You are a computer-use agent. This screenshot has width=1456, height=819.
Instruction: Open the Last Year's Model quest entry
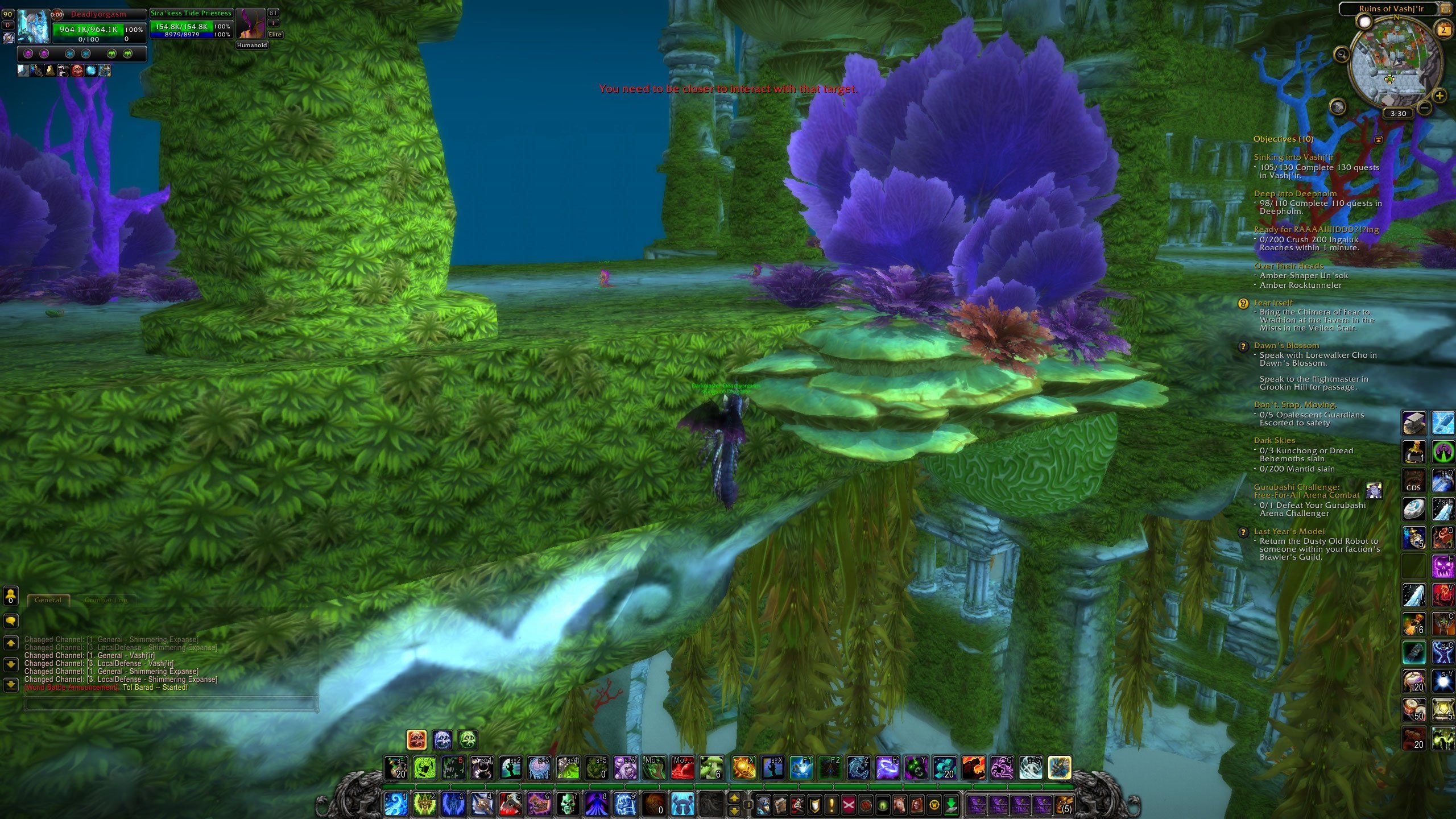1289,532
